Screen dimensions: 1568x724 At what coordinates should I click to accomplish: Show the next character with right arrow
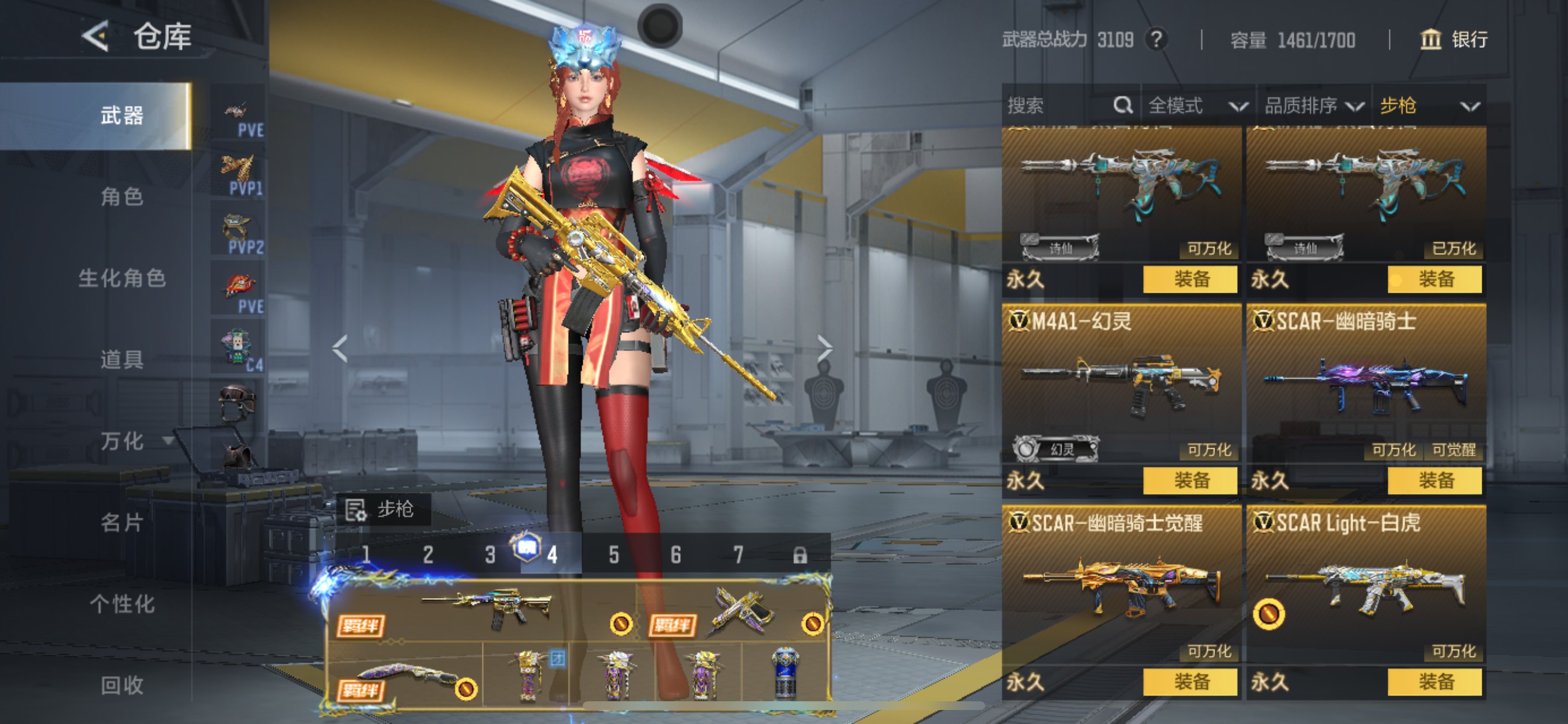[x=824, y=349]
